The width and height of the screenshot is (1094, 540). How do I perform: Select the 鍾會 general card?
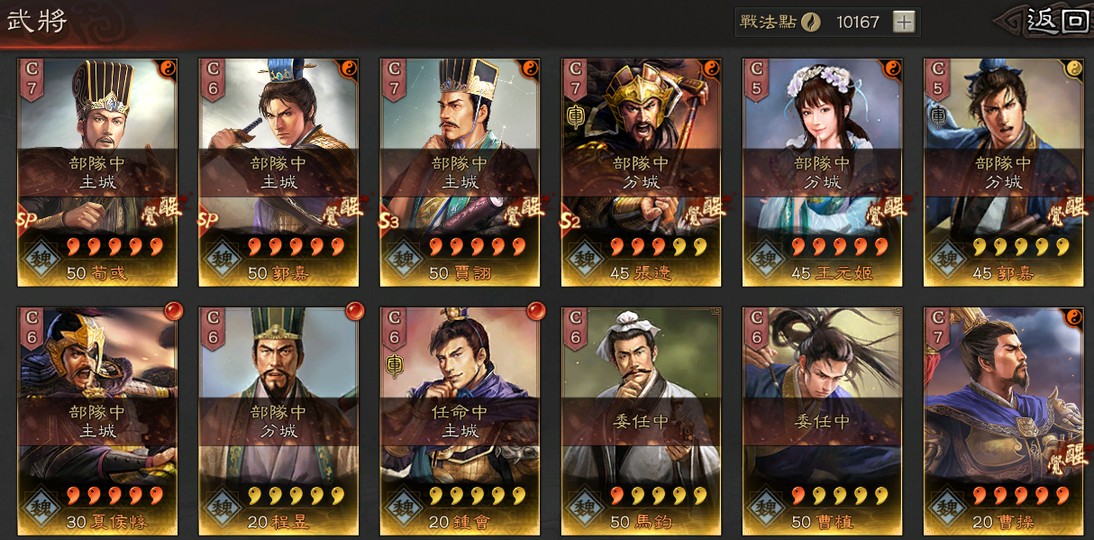(x=460, y=420)
